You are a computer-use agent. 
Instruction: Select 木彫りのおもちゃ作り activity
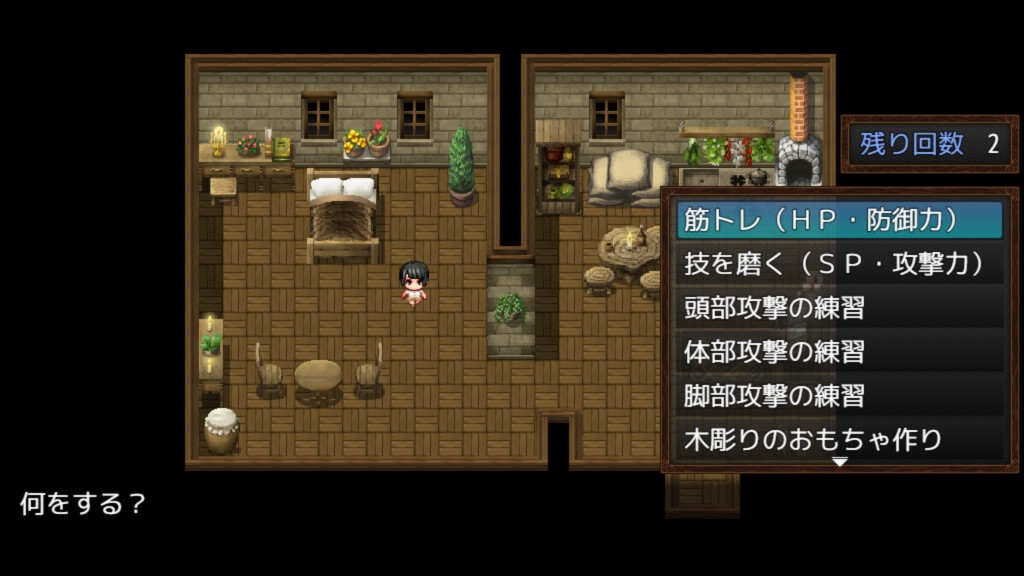tap(839, 439)
